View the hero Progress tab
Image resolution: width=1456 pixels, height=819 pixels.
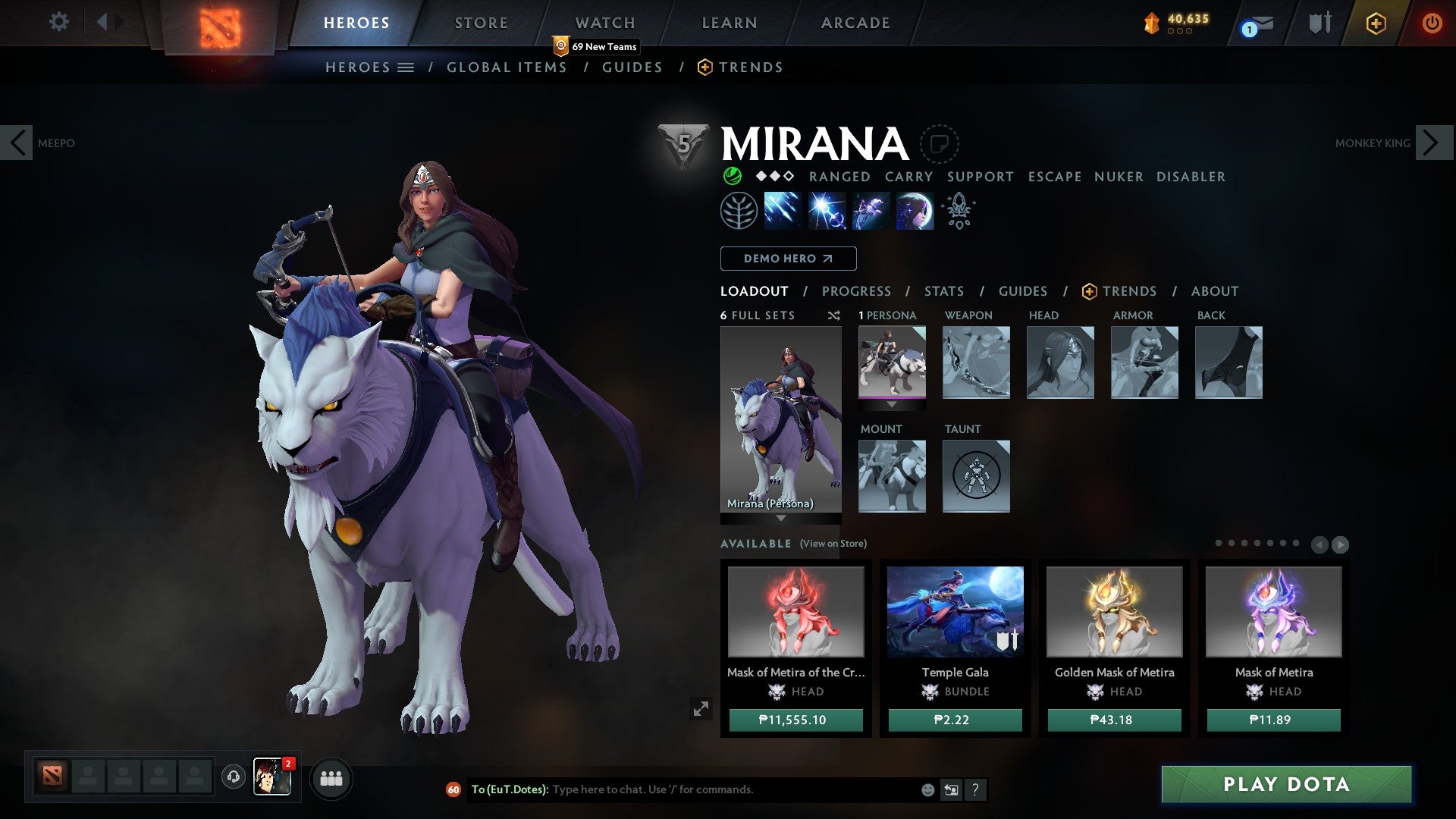[856, 291]
